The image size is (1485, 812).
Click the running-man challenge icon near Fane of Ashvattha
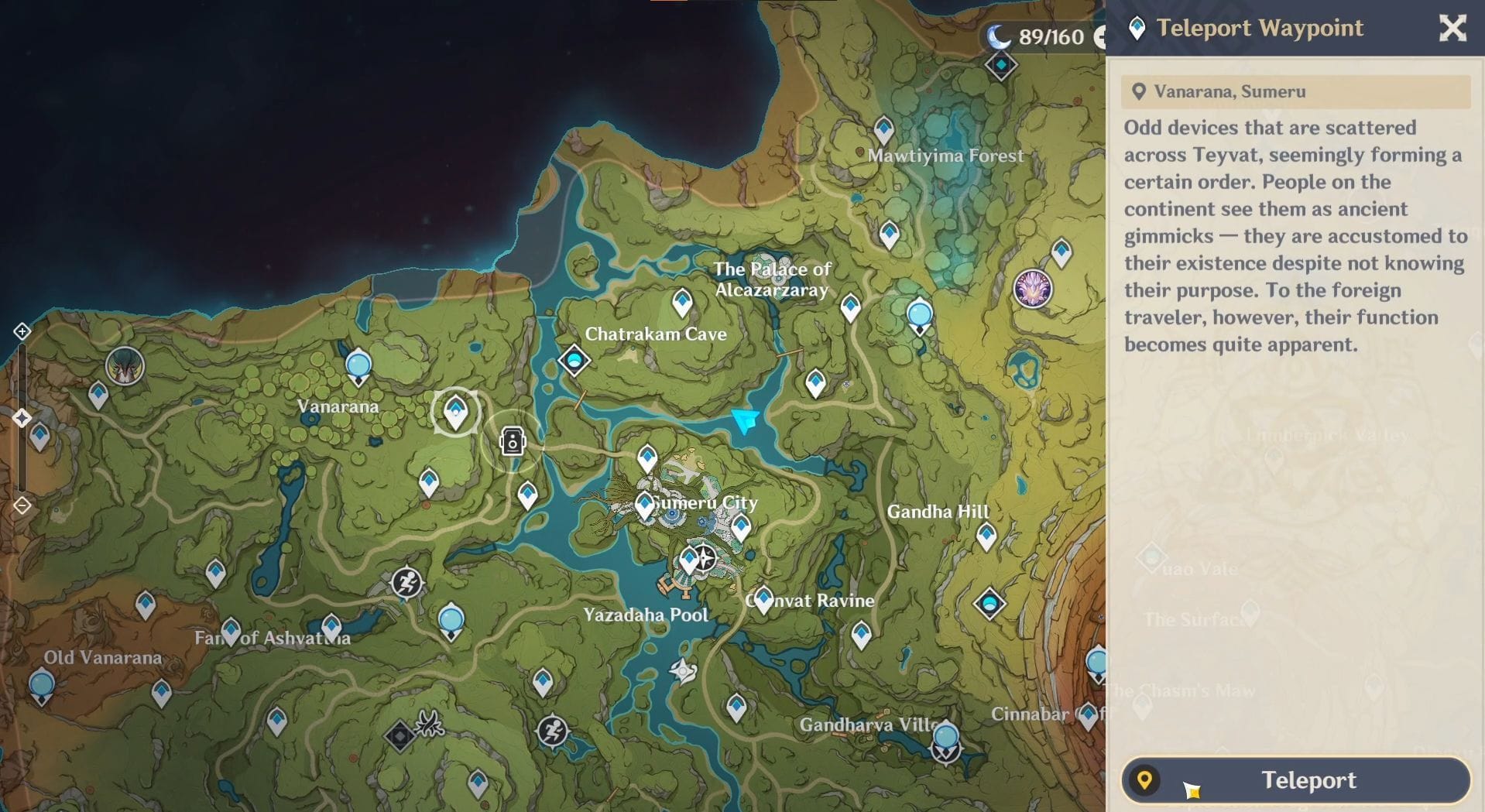[x=406, y=583]
